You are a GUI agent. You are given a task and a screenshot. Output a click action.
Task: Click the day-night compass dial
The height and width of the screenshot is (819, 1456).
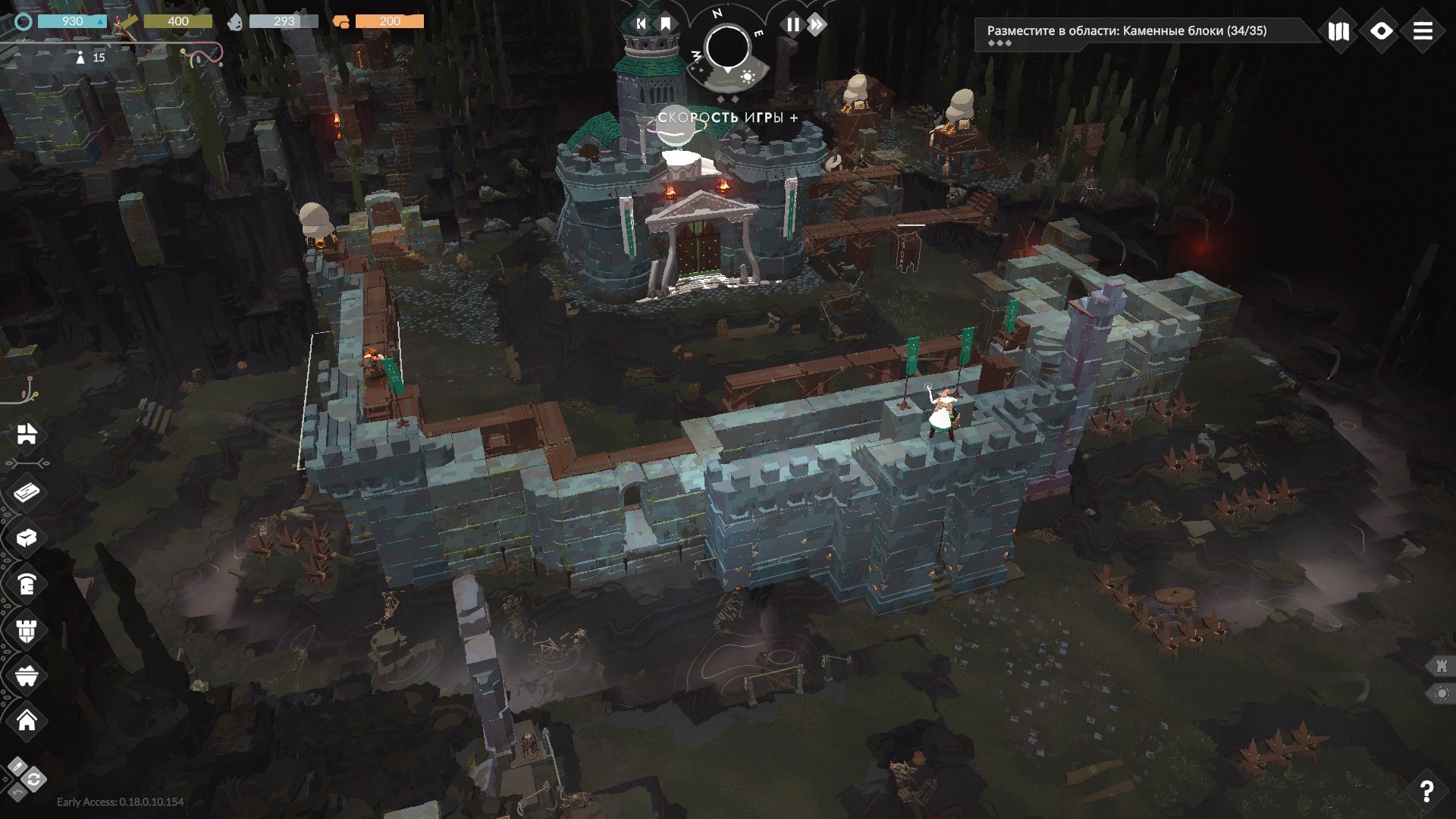click(727, 48)
